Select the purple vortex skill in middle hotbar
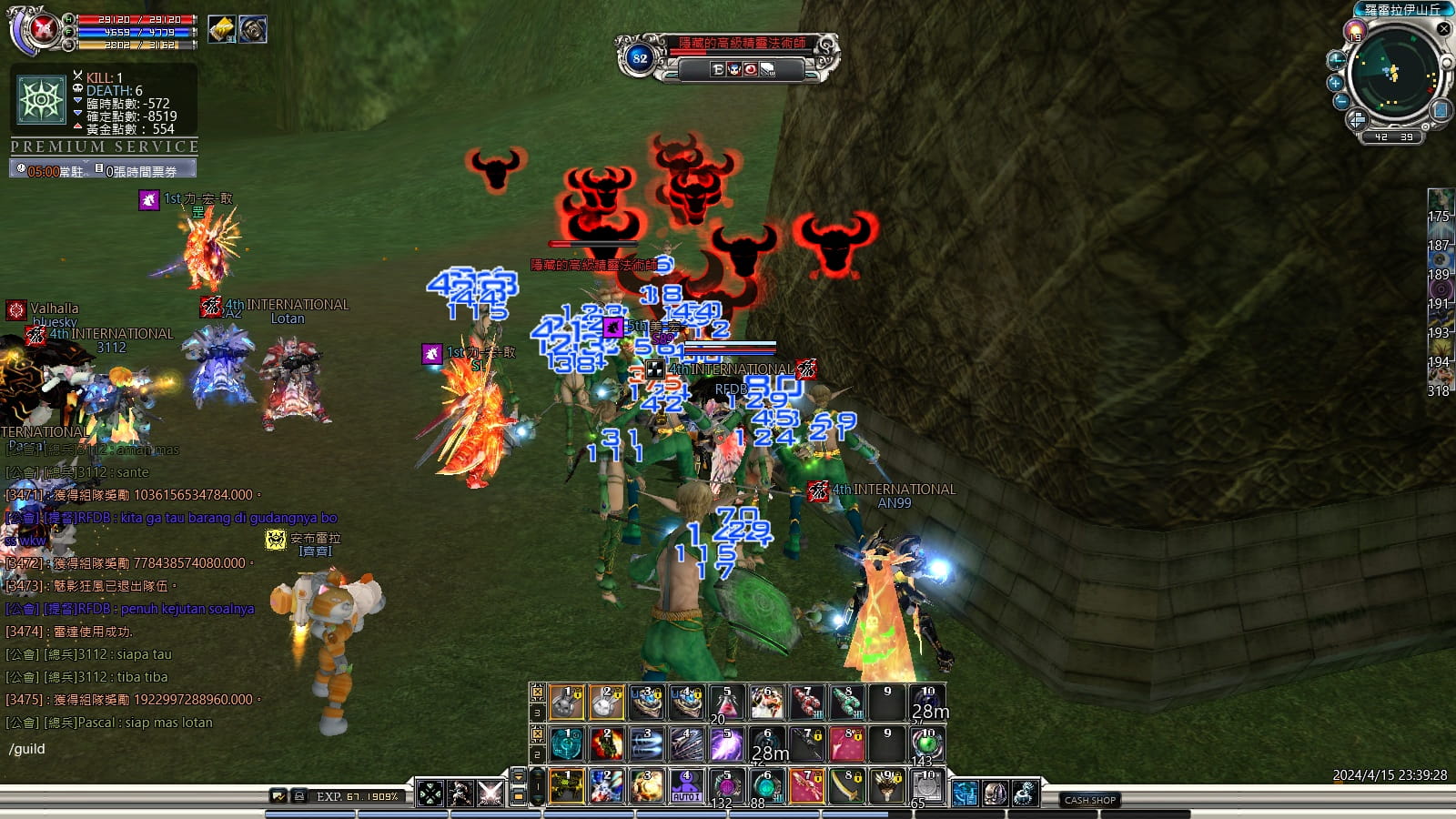 tap(727, 743)
